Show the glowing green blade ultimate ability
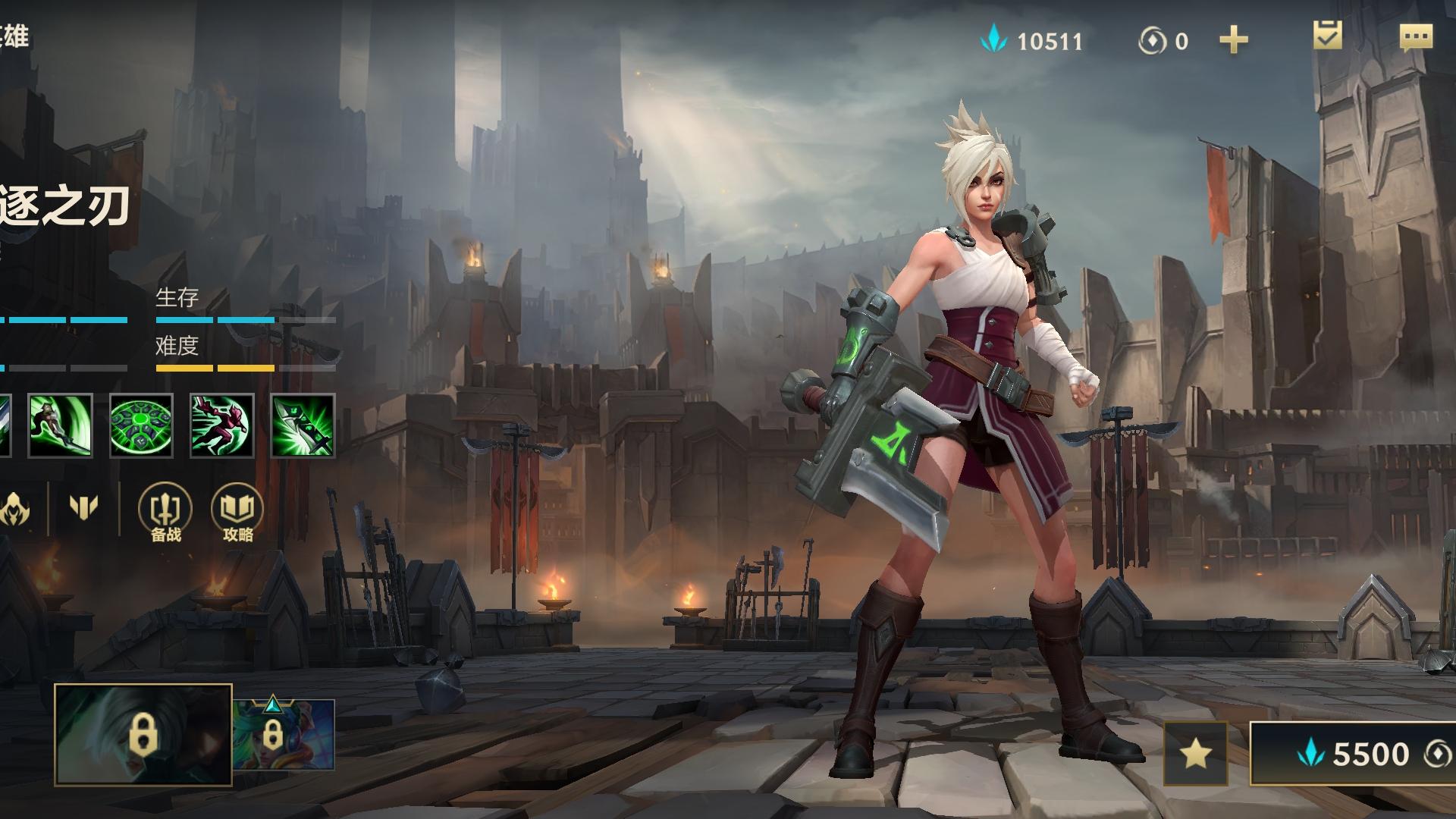 tap(303, 425)
